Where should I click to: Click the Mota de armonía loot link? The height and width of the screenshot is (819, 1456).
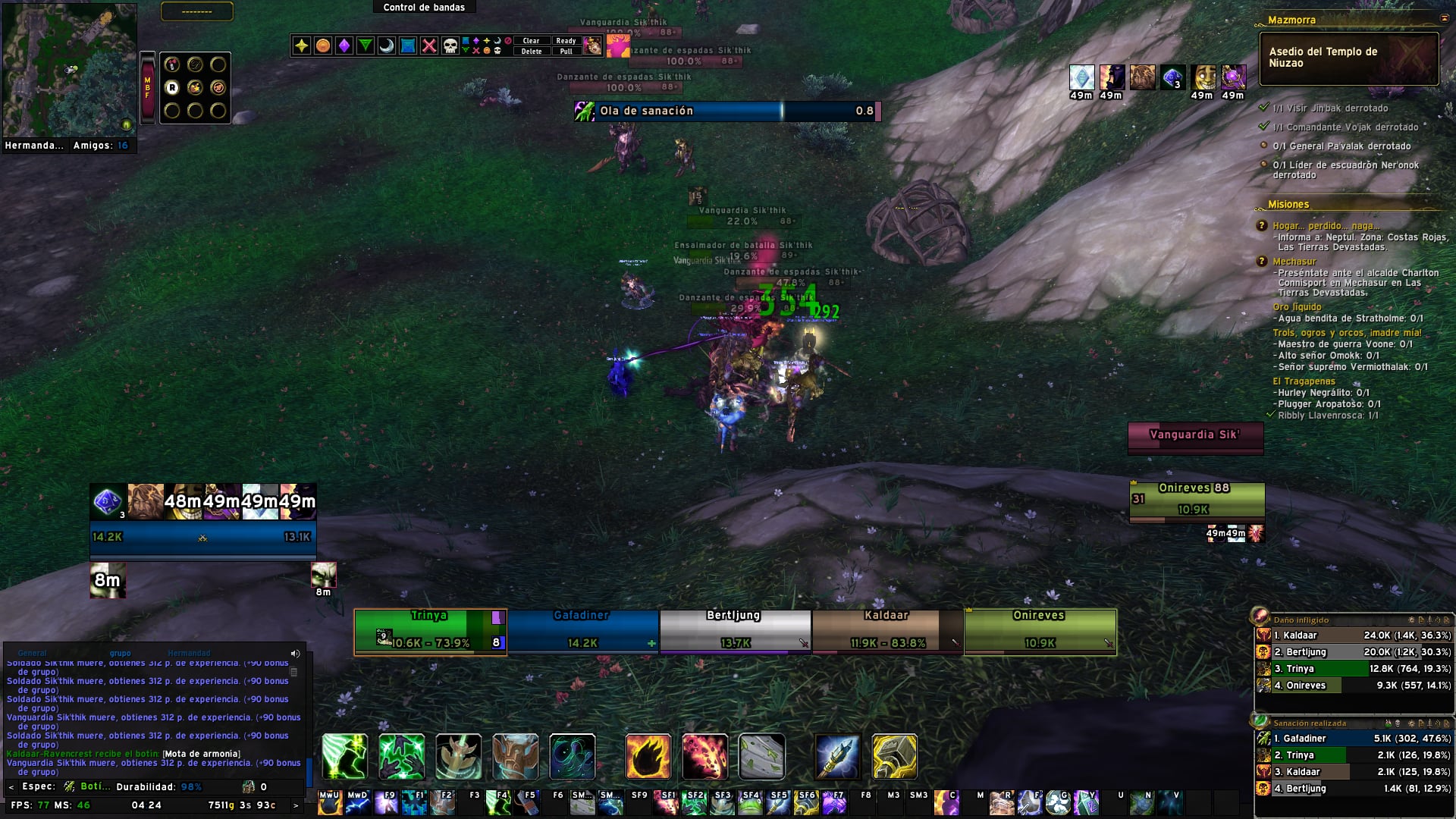[202, 754]
